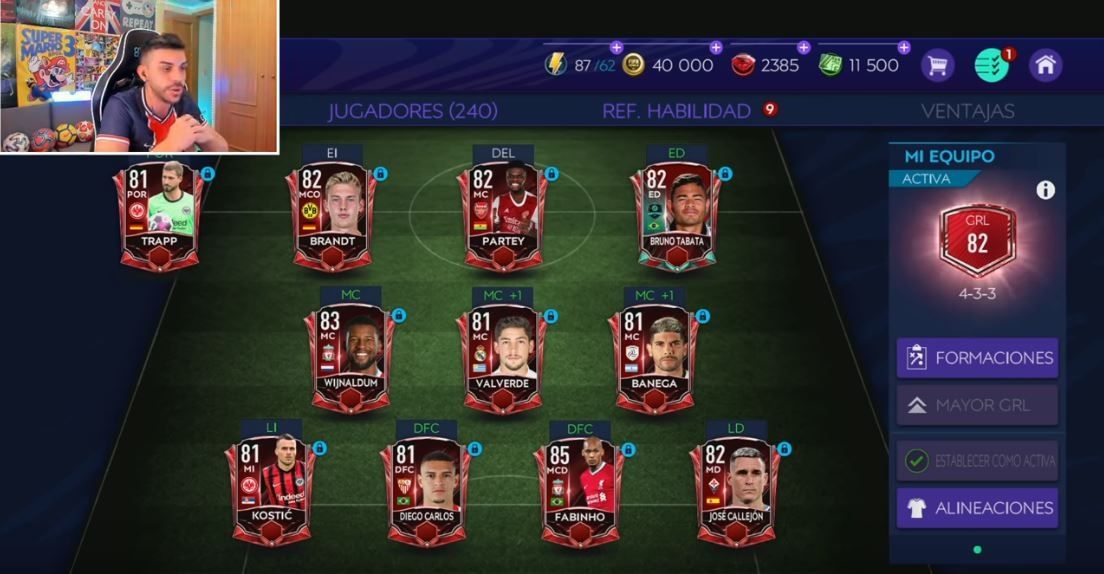Select the Mayor GRL button
Image resolution: width=1104 pixels, height=574 pixels.
[977, 406]
